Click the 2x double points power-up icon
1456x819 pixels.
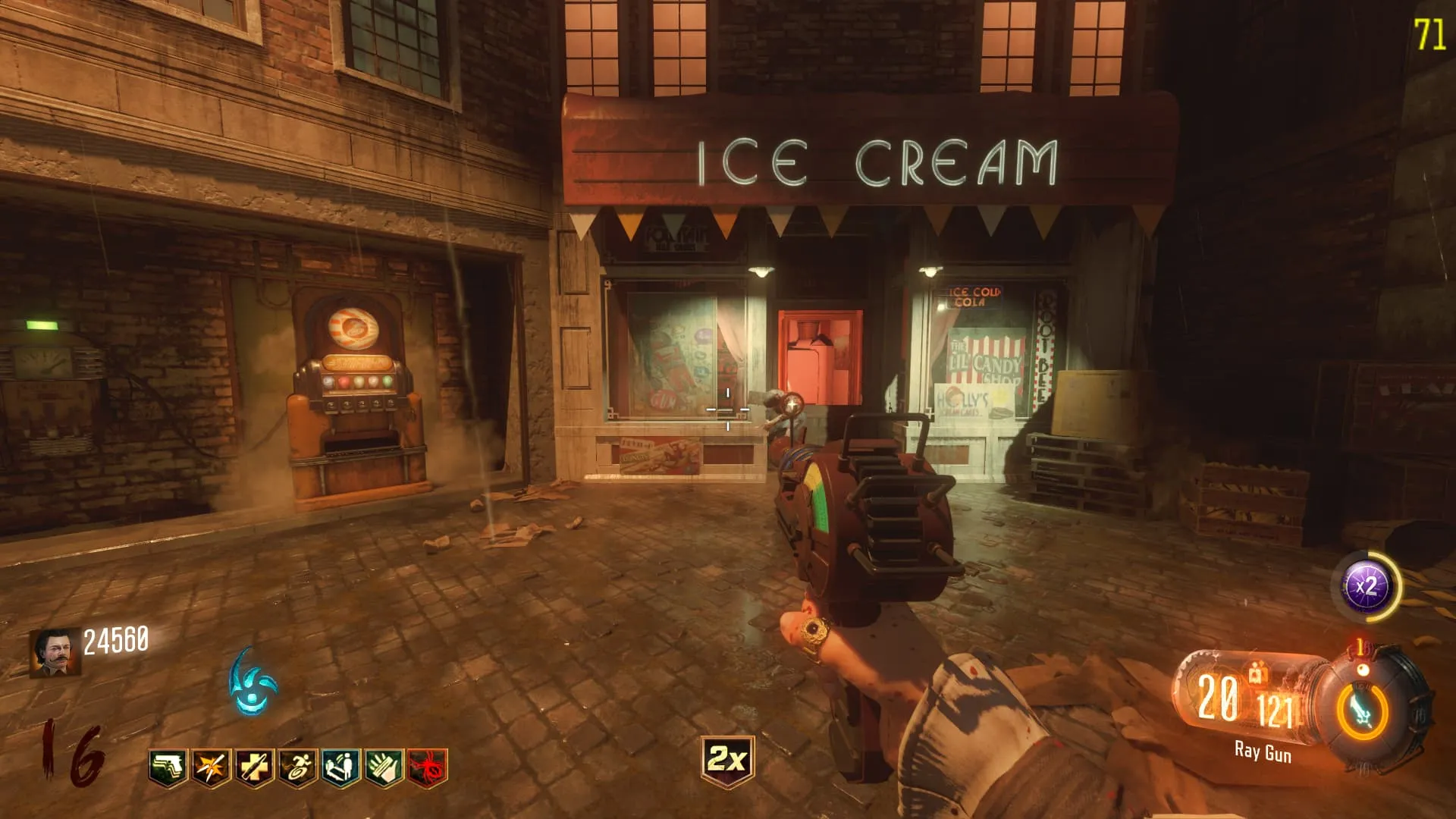[x=727, y=759]
